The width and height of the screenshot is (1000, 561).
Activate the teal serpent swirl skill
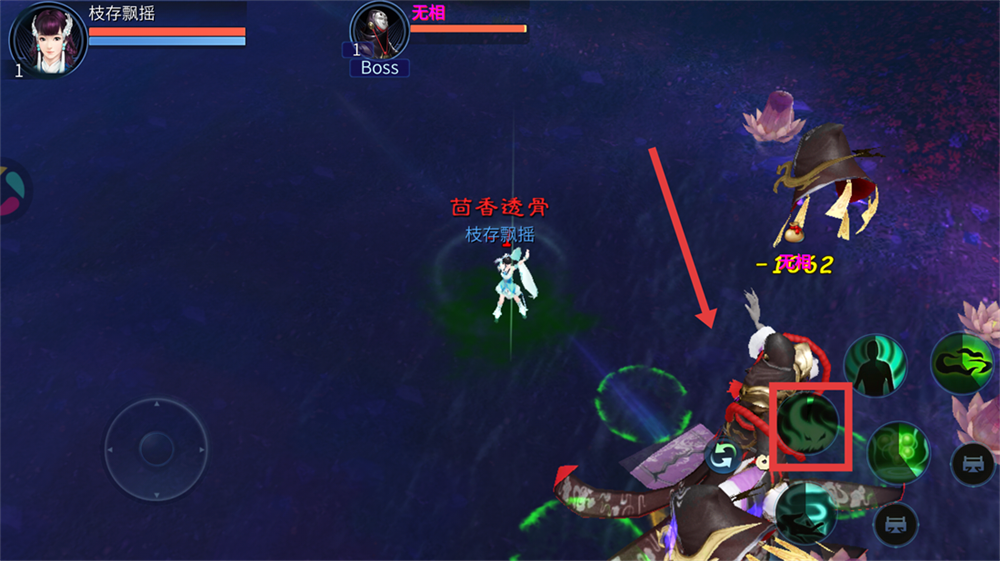point(806,512)
